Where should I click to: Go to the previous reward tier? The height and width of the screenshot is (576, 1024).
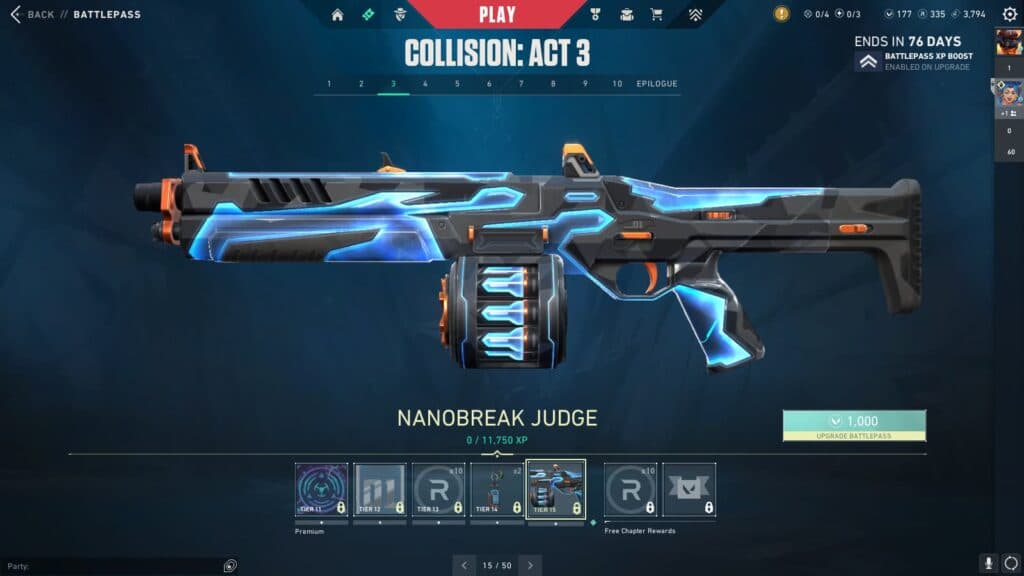(x=464, y=565)
